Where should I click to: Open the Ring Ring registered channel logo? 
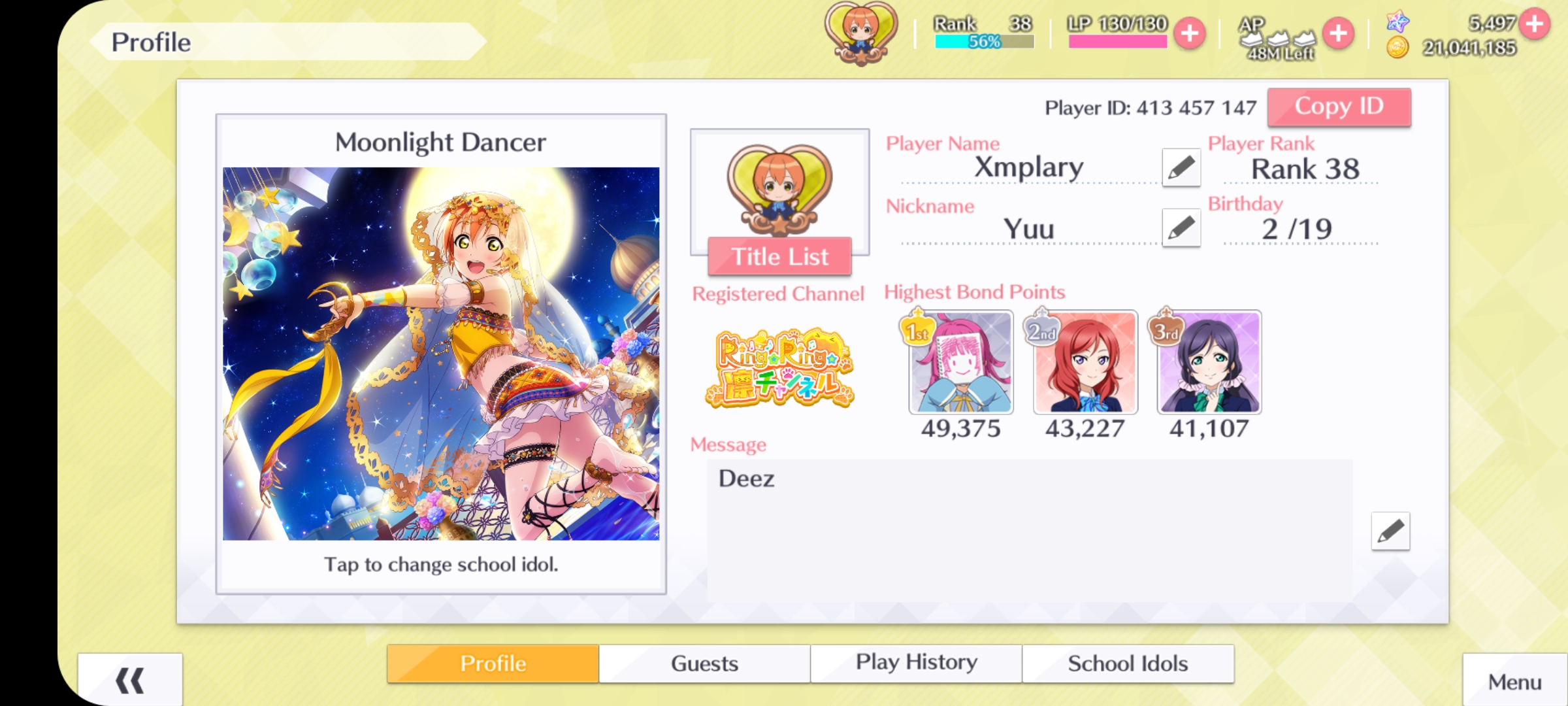pyautogui.click(x=779, y=368)
